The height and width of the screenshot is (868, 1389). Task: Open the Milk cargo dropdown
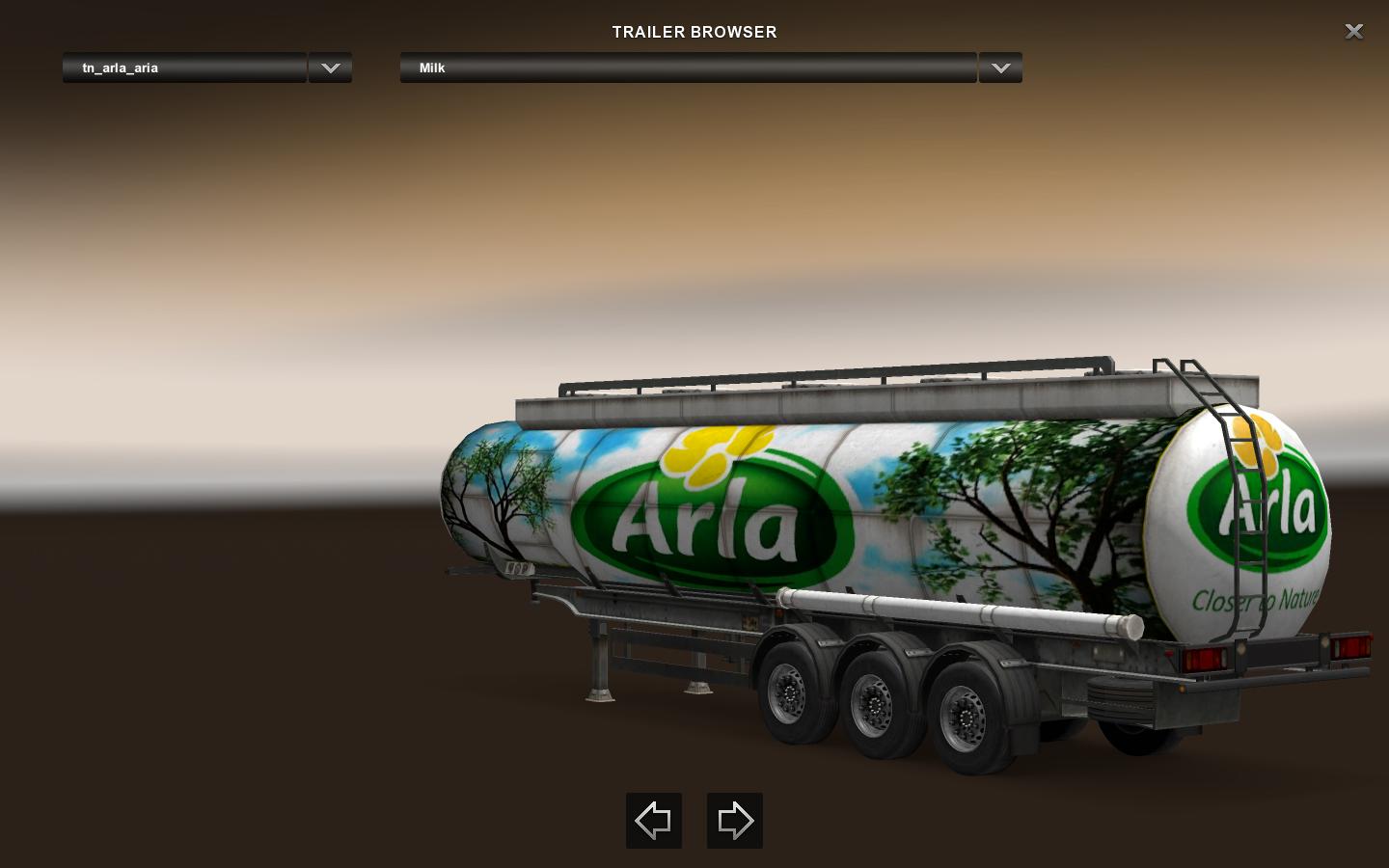(x=688, y=68)
